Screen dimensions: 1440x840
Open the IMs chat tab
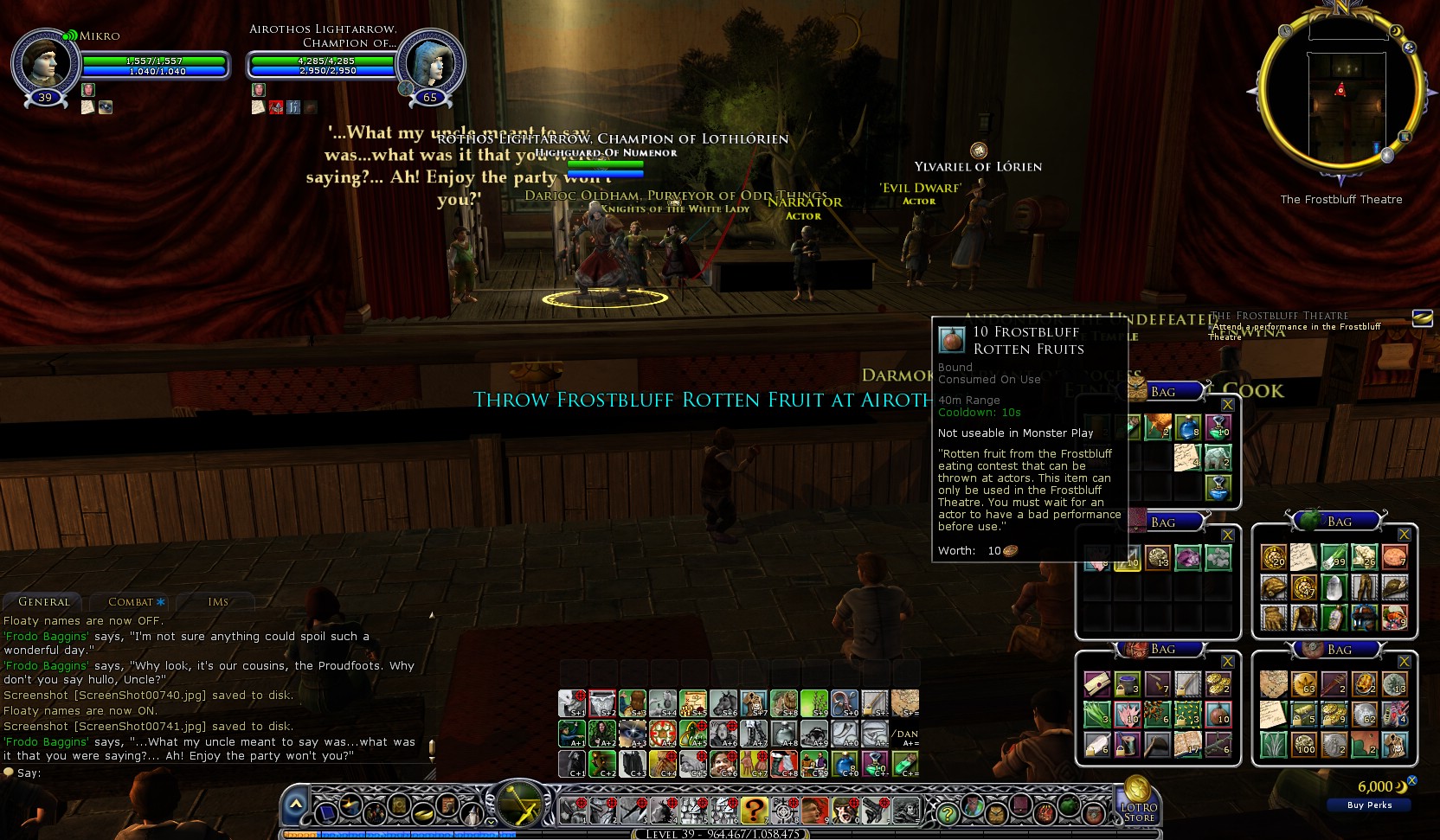(x=218, y=601)
